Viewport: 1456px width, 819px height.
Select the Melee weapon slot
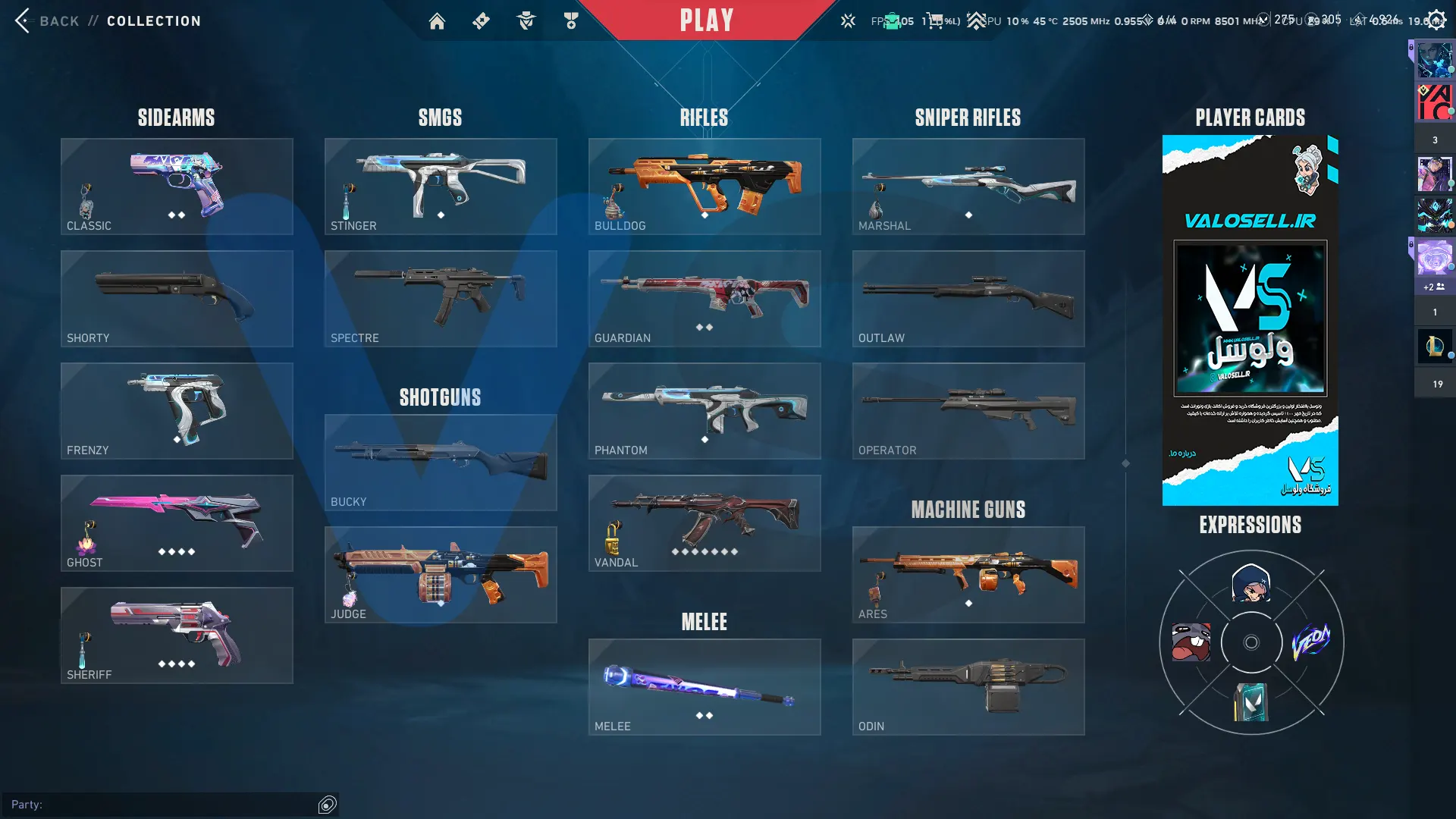coord(704,687)
